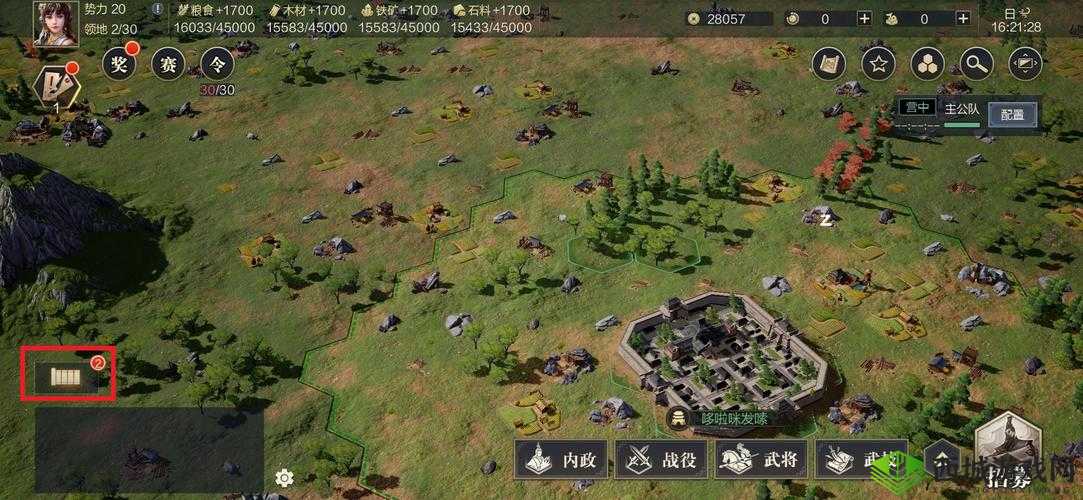Viewport: 1083px width, 500px height.
Task: Open the gear settings icon
Action: click(x=284, y=477)
